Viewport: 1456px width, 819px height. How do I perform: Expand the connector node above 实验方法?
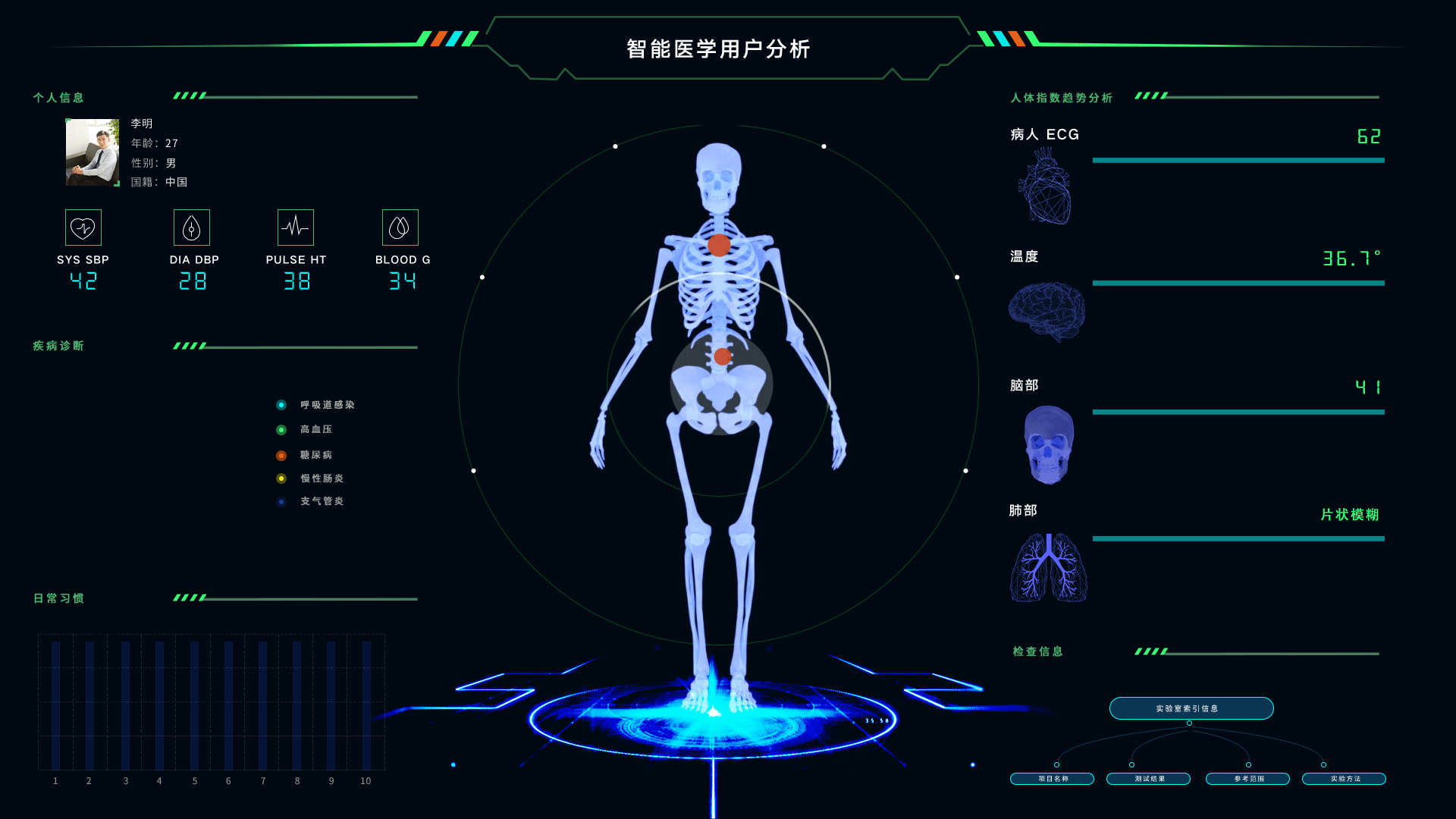[1323, 764]
